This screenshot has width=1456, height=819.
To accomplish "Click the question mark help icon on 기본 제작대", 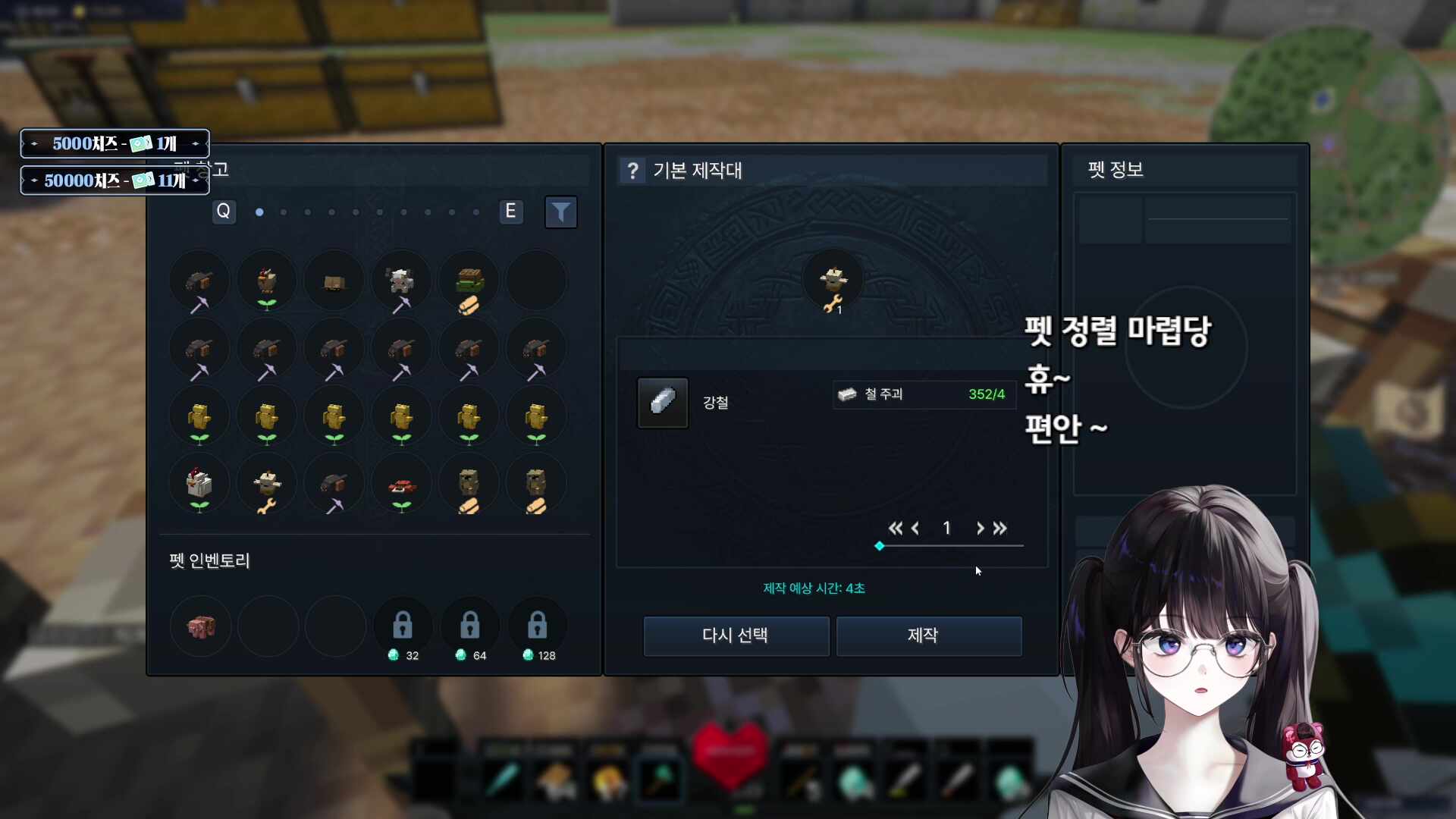I will tap(633, 171).
